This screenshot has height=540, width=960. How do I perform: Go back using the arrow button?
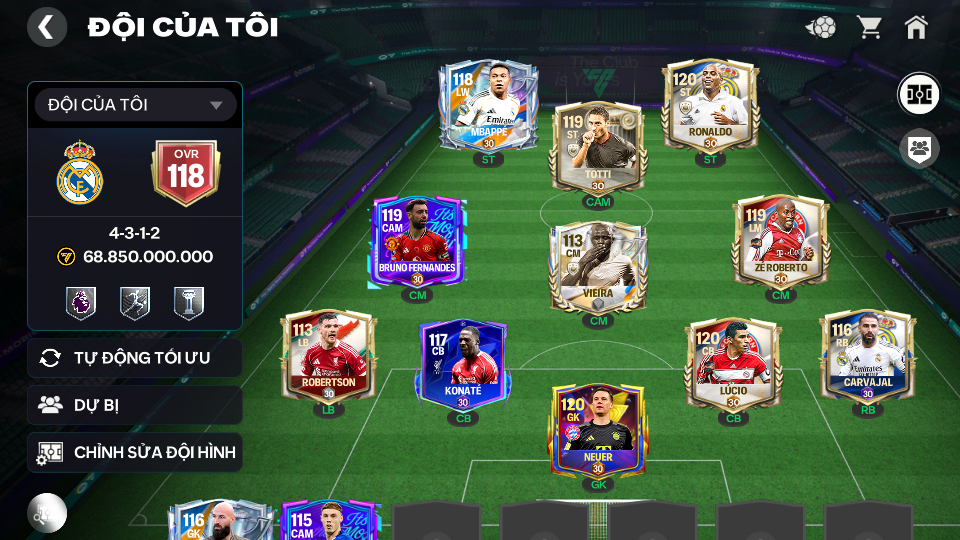tap(46, 27)
